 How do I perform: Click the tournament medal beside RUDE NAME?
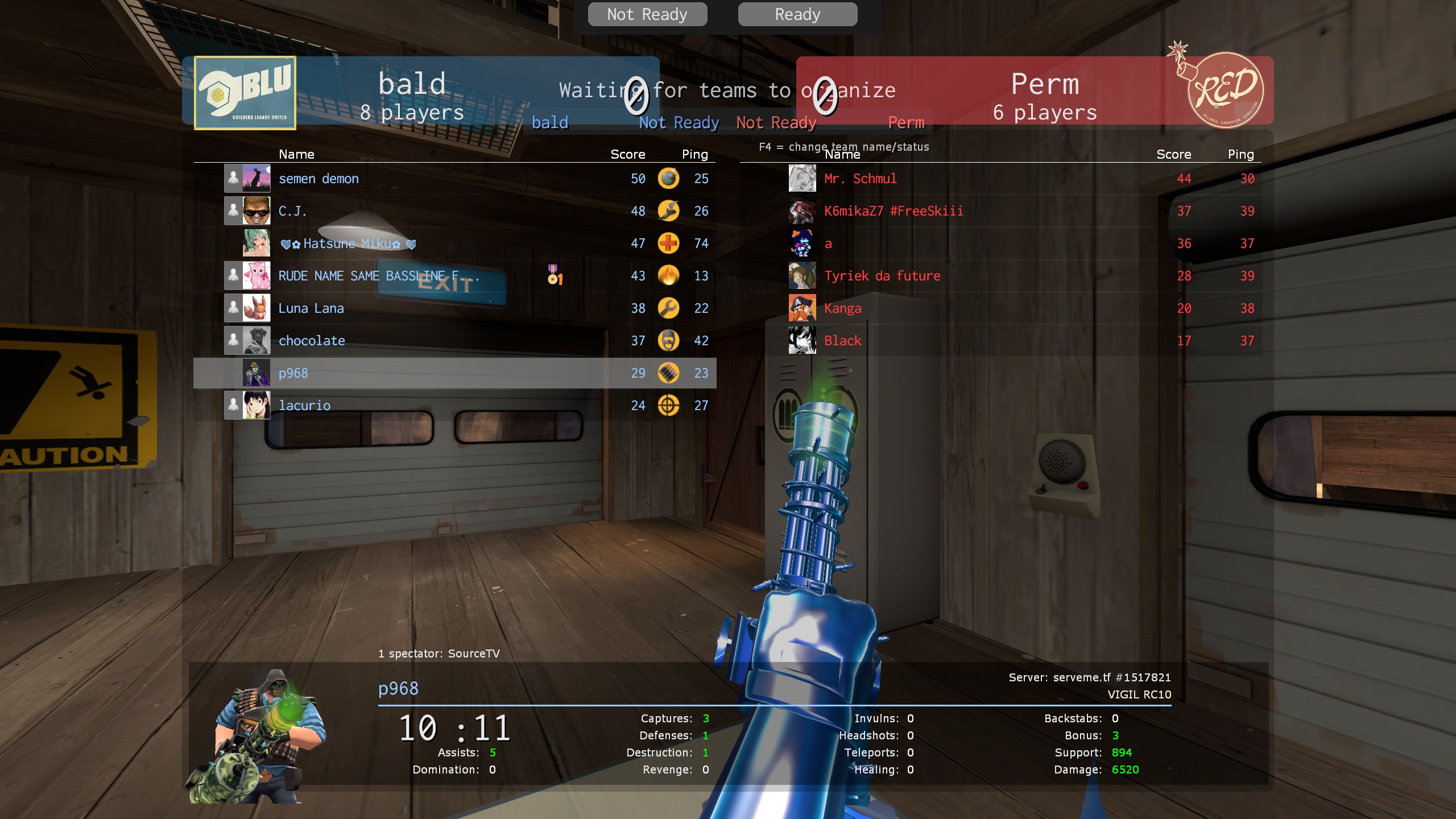click(x=555, y=275)
